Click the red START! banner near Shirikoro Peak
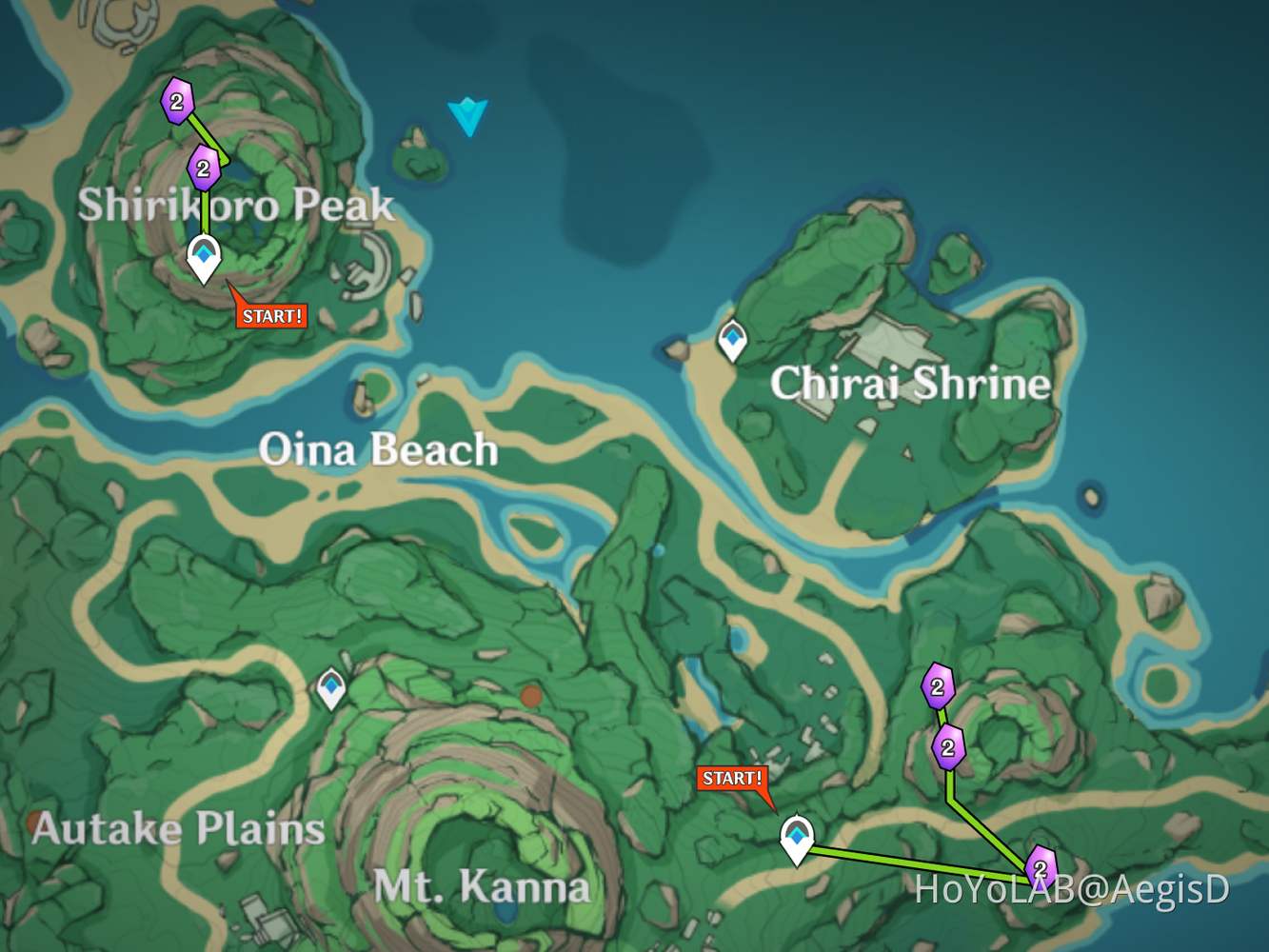 (270, 314)
